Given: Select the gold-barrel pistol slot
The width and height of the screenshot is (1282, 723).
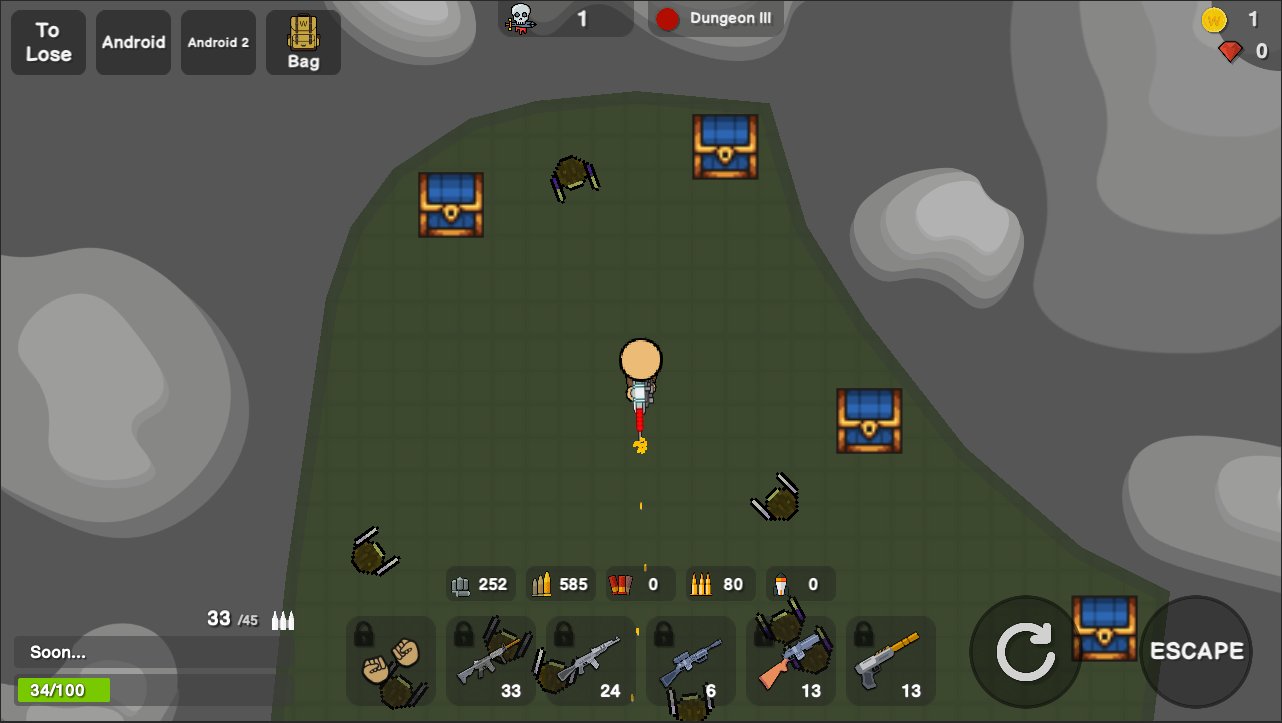Looking at the screenshot, I should pyautogui.click(x=891, y=661).
